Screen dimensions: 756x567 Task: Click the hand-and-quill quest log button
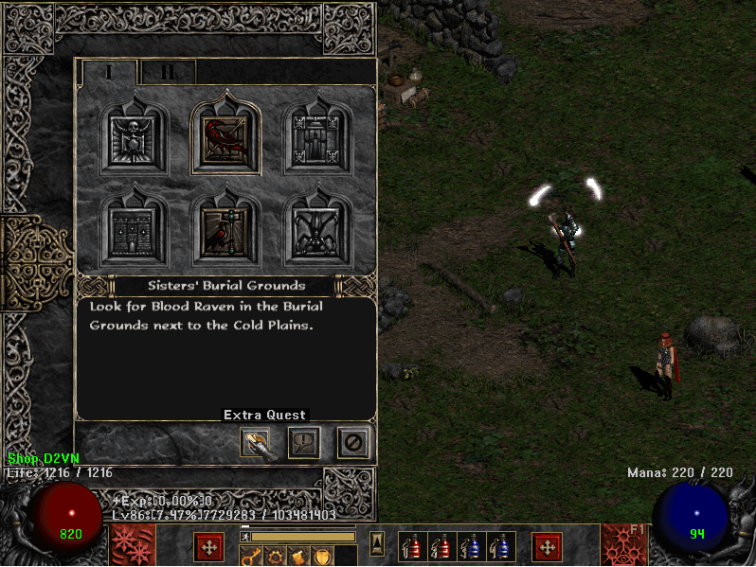tap(256, 441)
